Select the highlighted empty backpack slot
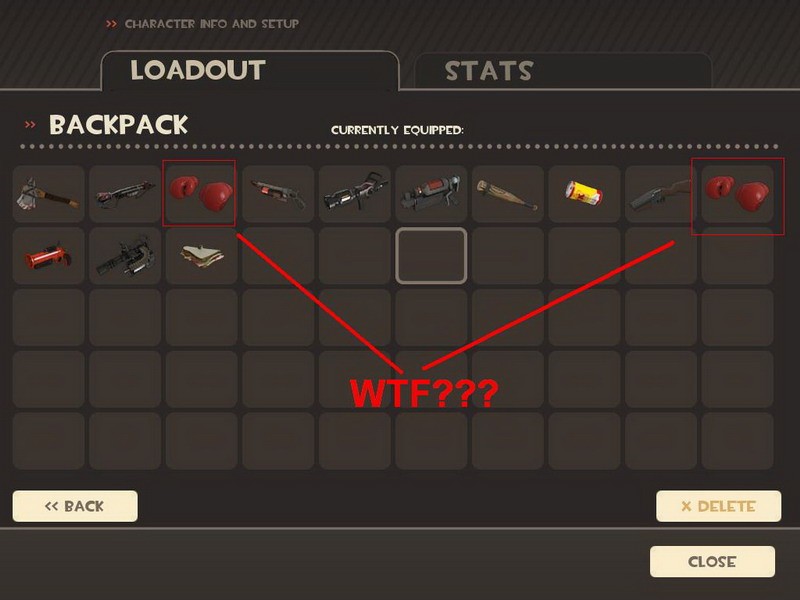800x600 pixels. (x=432, y=256)
